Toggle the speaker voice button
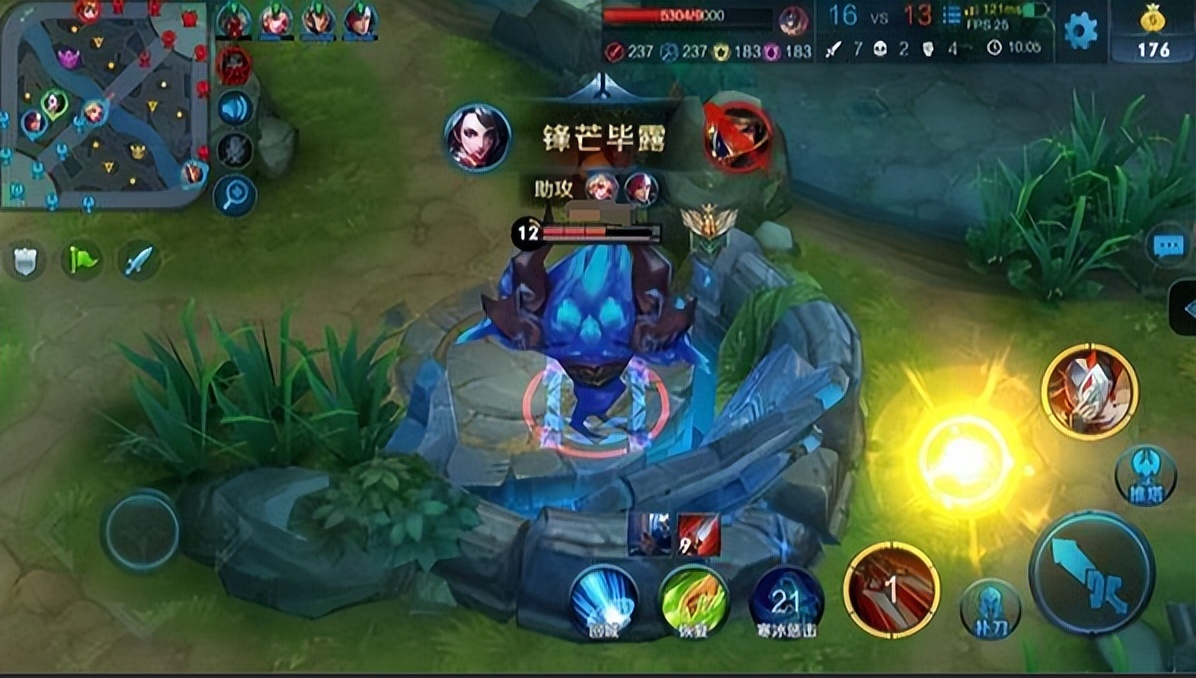Image resolution: width=1196 pixels, height=678 pixels. click(235, 108)
